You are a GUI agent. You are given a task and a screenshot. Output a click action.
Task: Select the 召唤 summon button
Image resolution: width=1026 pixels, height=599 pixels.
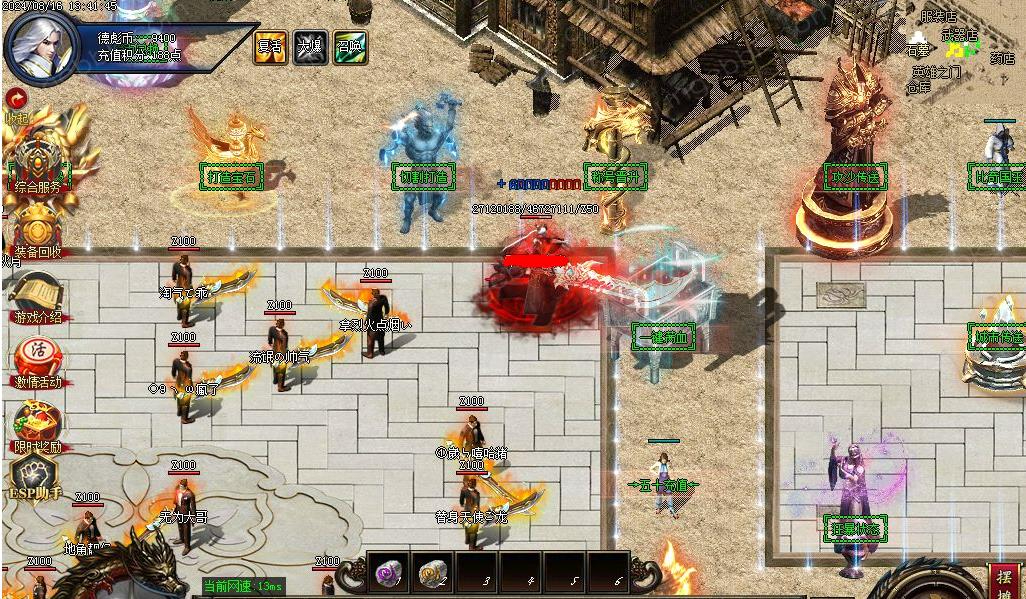point(350,47)
